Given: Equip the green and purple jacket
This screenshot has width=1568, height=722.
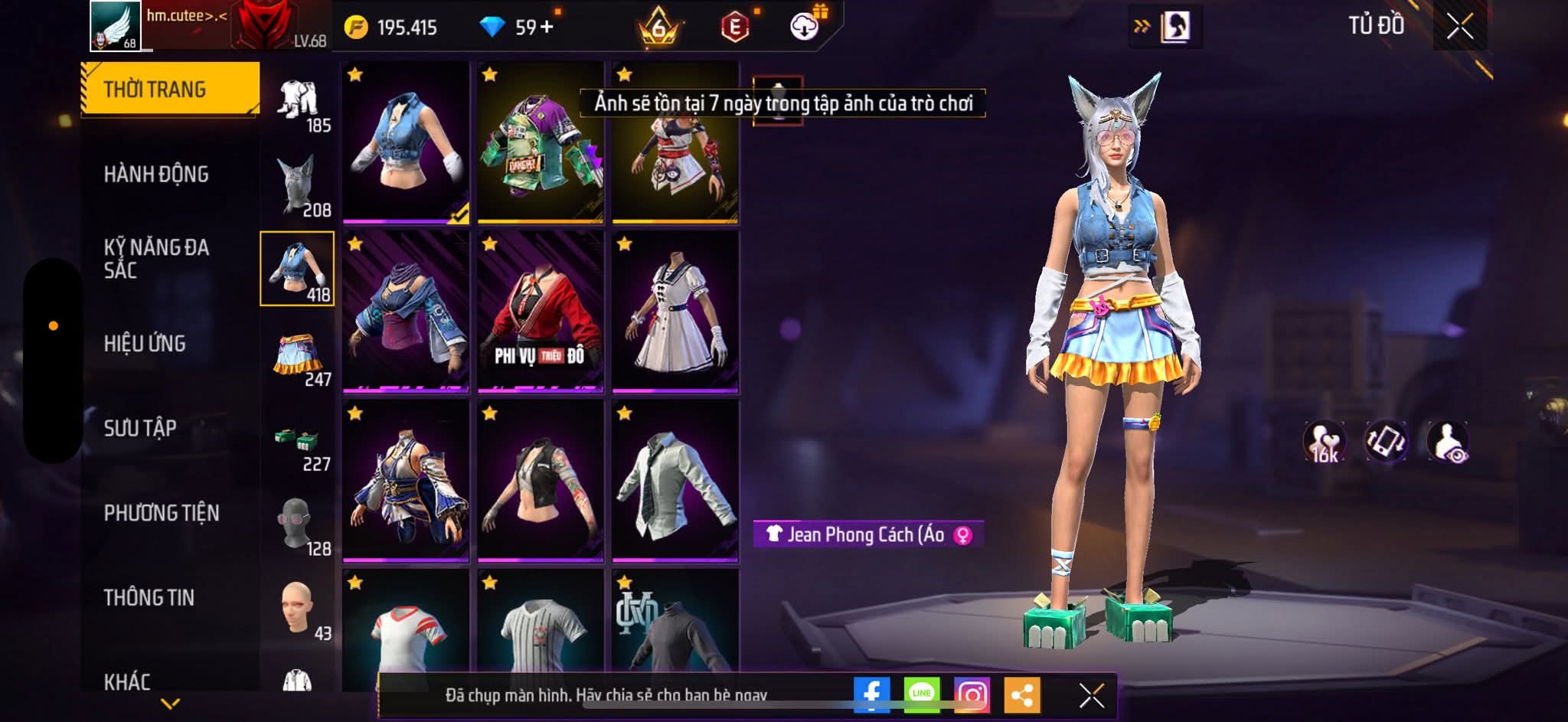Looking at the screenshot, I should (x=541, y=143).
